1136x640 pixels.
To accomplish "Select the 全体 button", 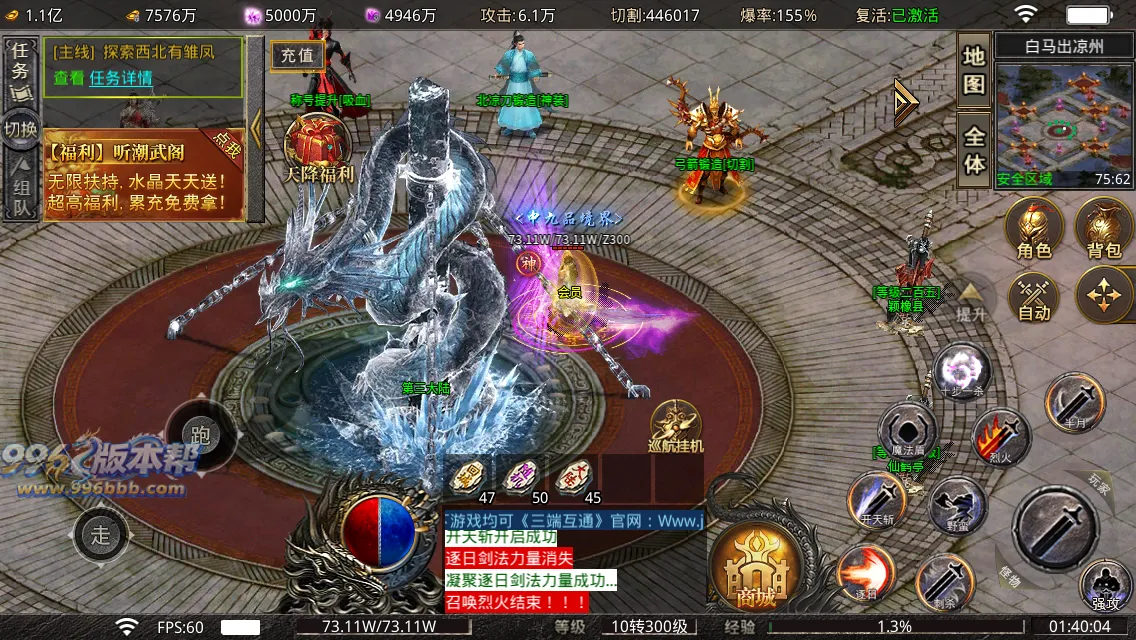I will [x=974, y=149].
